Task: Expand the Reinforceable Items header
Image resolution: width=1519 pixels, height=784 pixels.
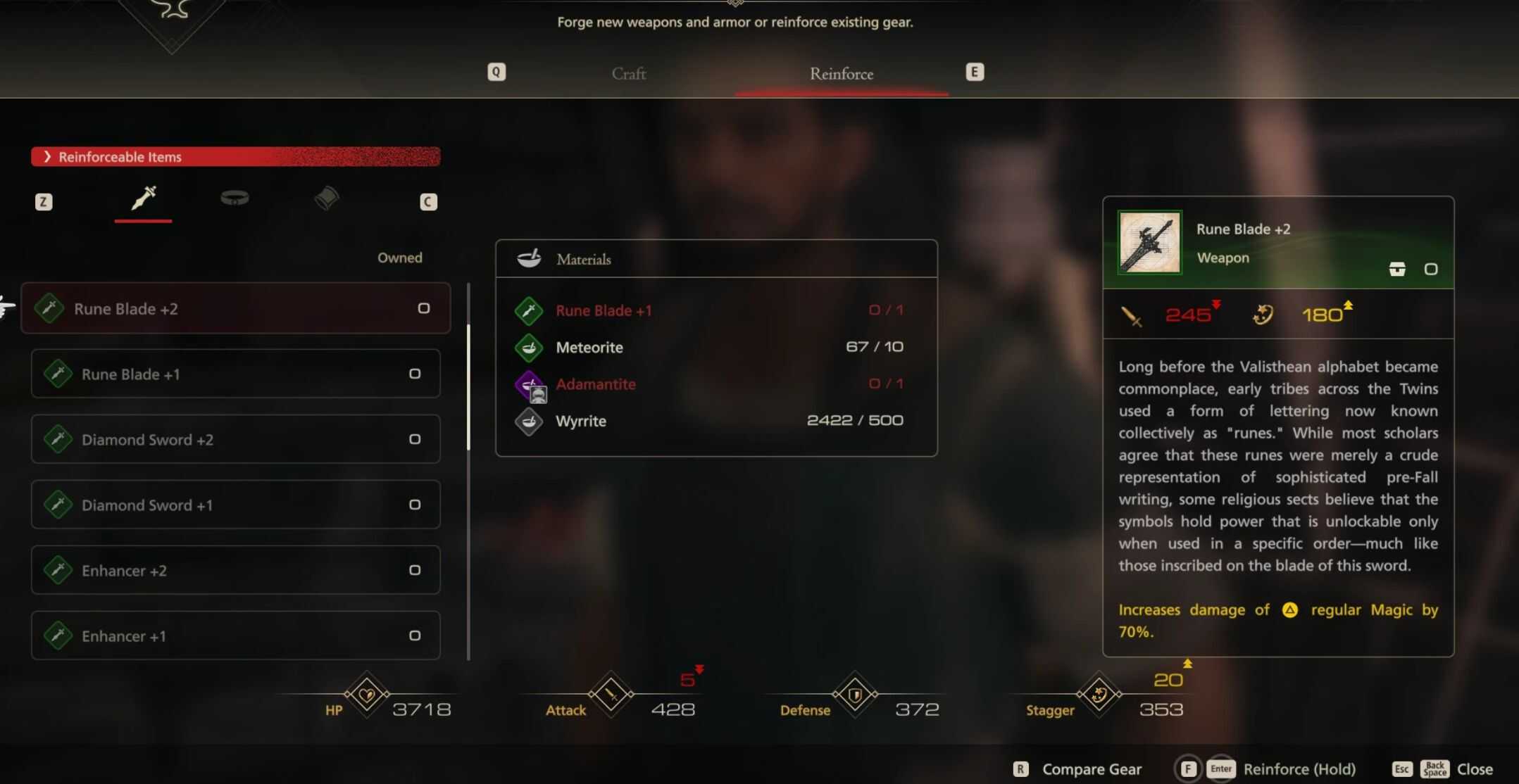Action: (x=235, y=157)
